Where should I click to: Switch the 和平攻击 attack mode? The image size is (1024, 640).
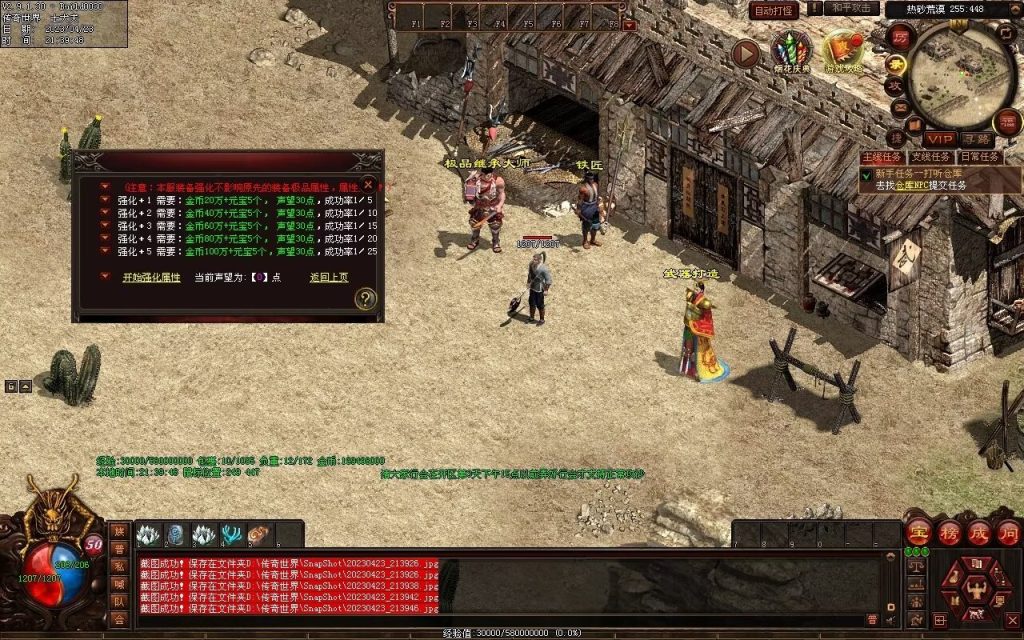coord(853,8)
